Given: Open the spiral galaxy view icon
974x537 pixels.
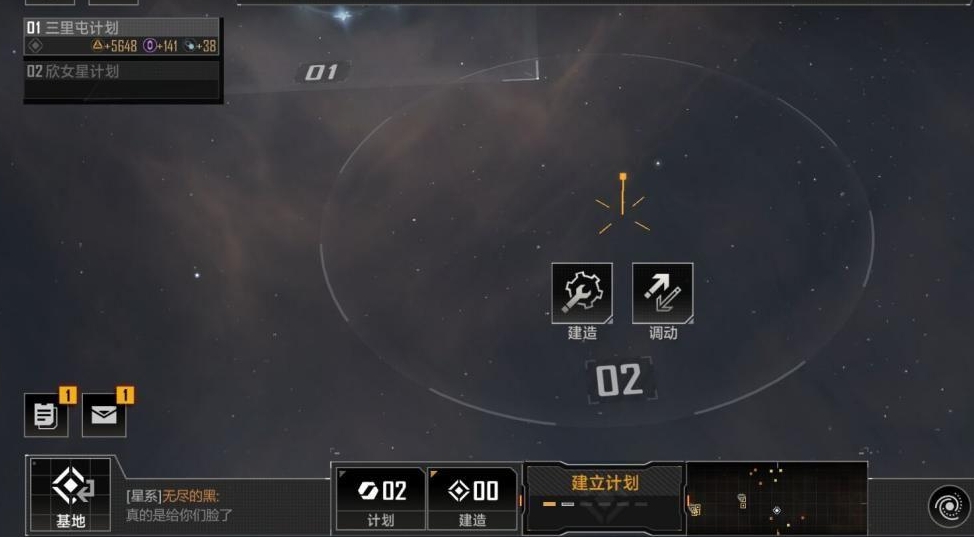Looking at the screenshot, I should coord(946,506).
